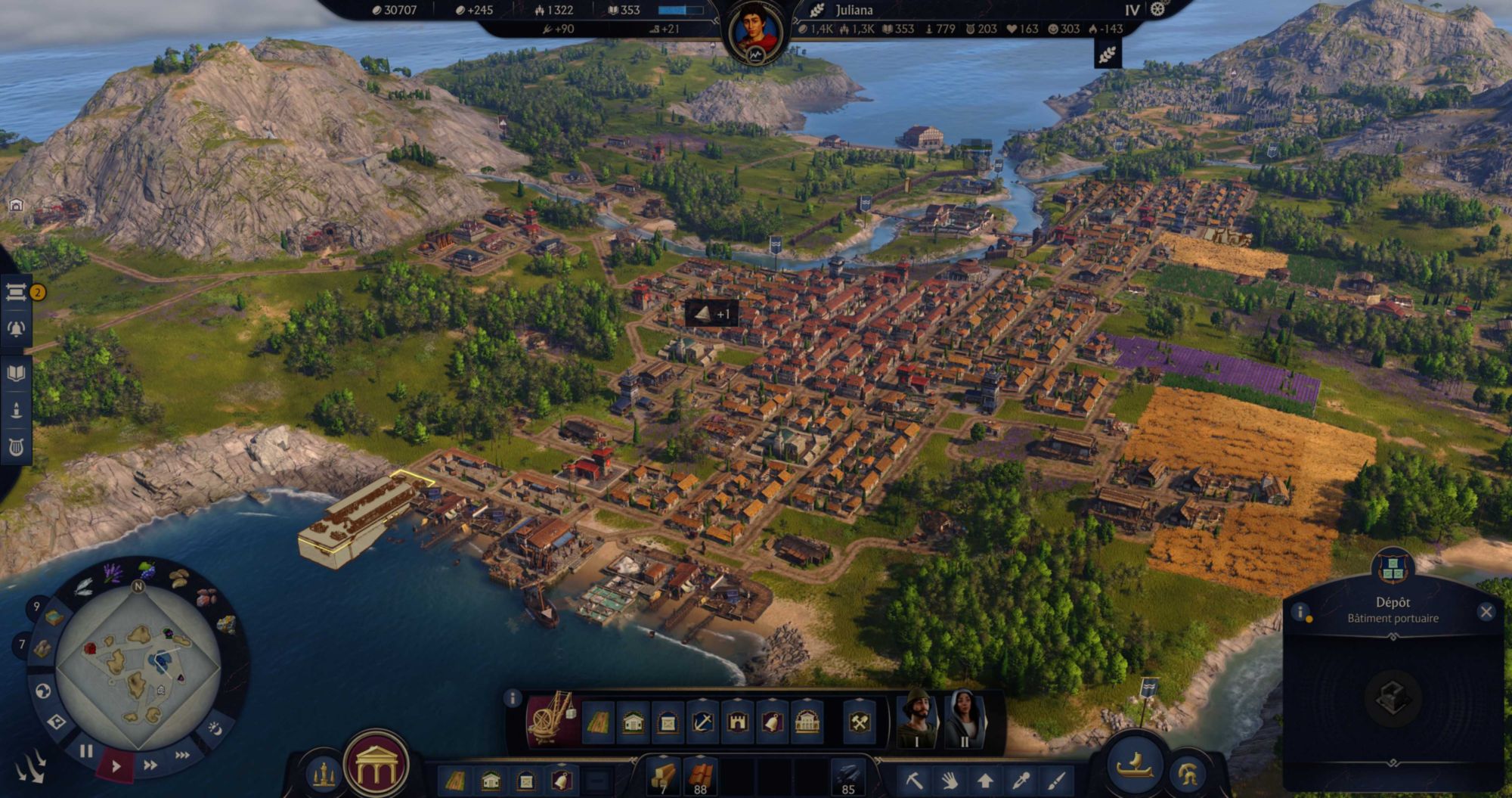Set game speed to double fast-forward

[150, 765]
